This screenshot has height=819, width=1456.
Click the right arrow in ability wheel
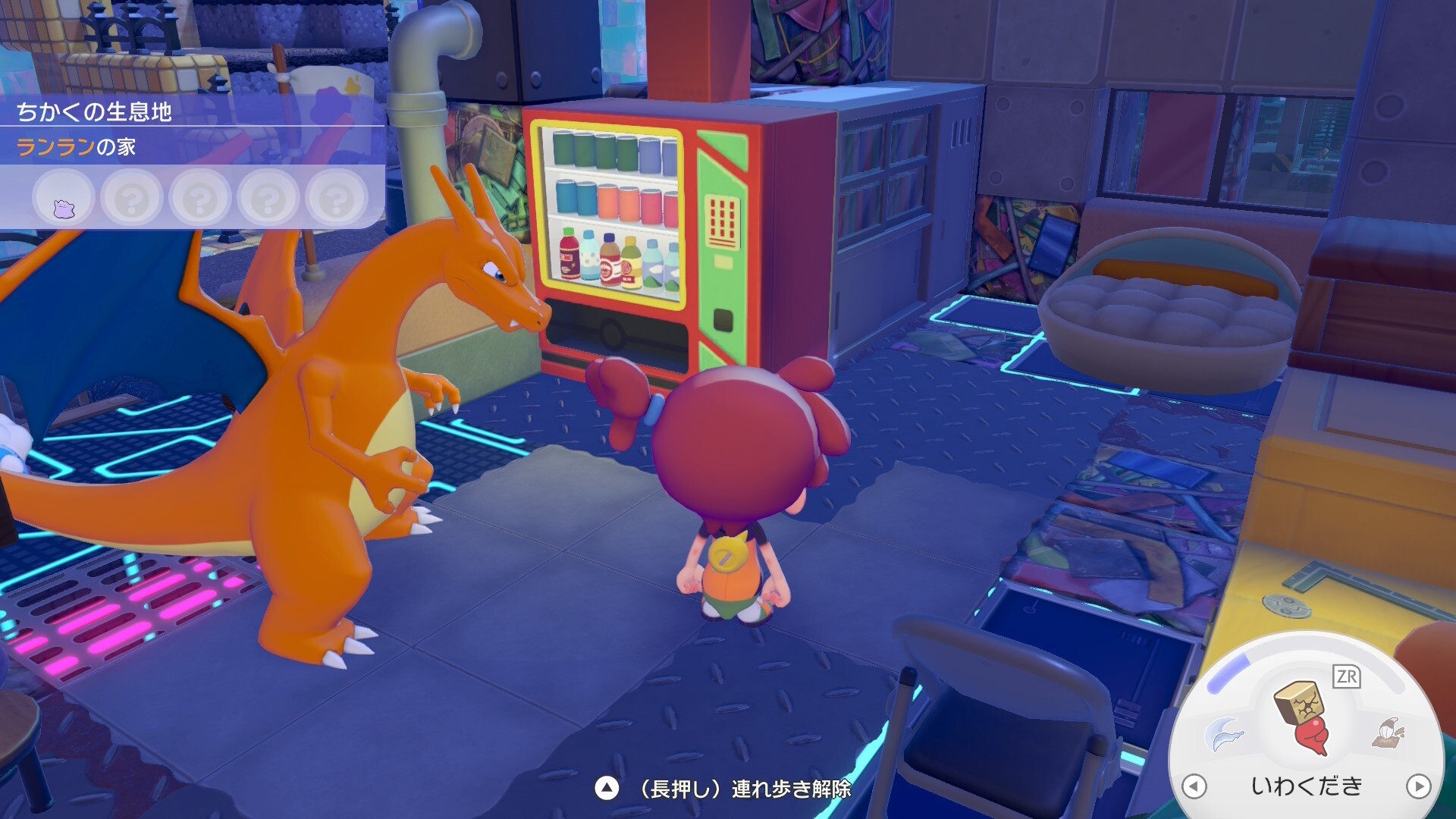coord(1418,786)
